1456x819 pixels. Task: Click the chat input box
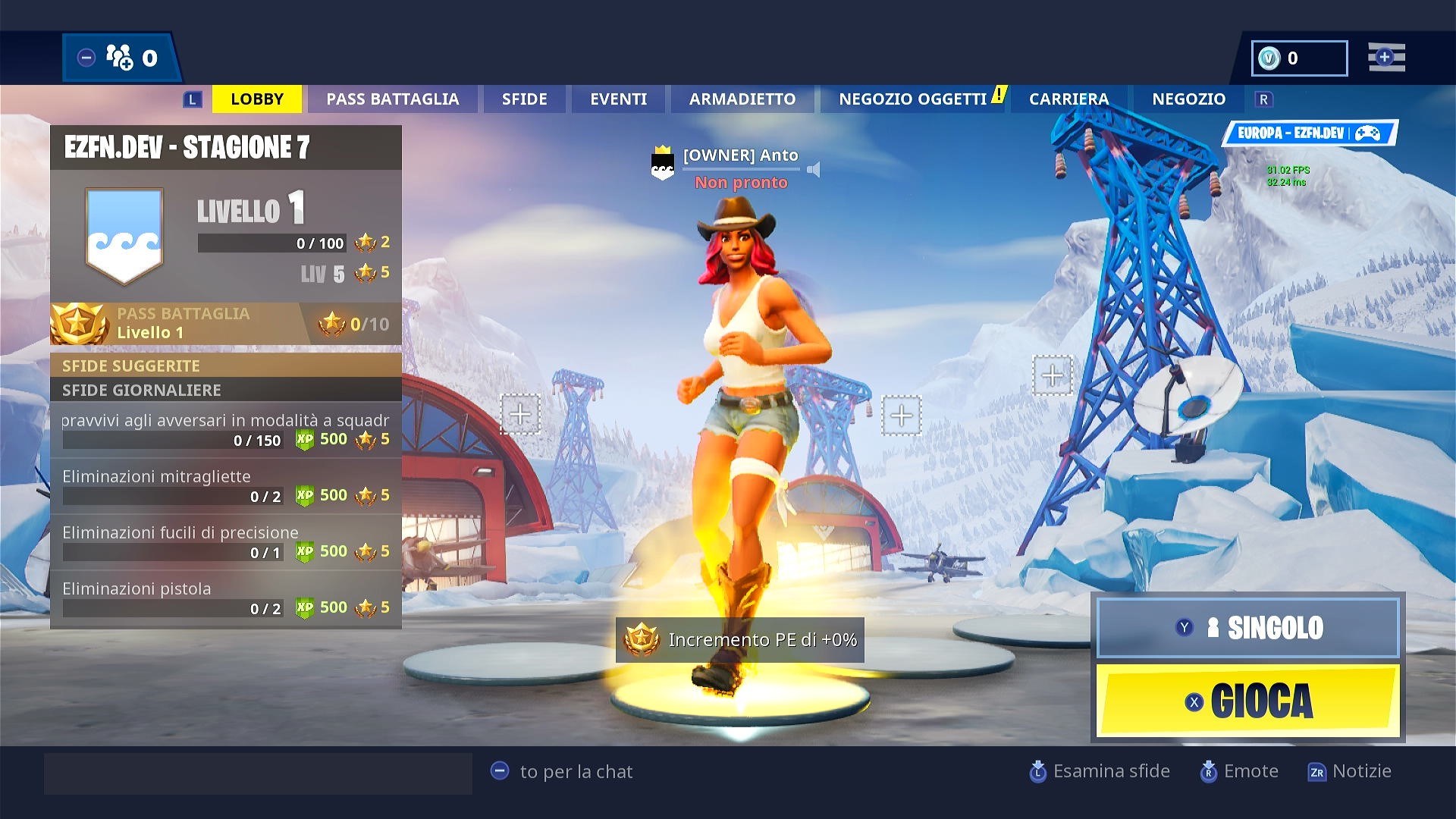pos(258,773)
